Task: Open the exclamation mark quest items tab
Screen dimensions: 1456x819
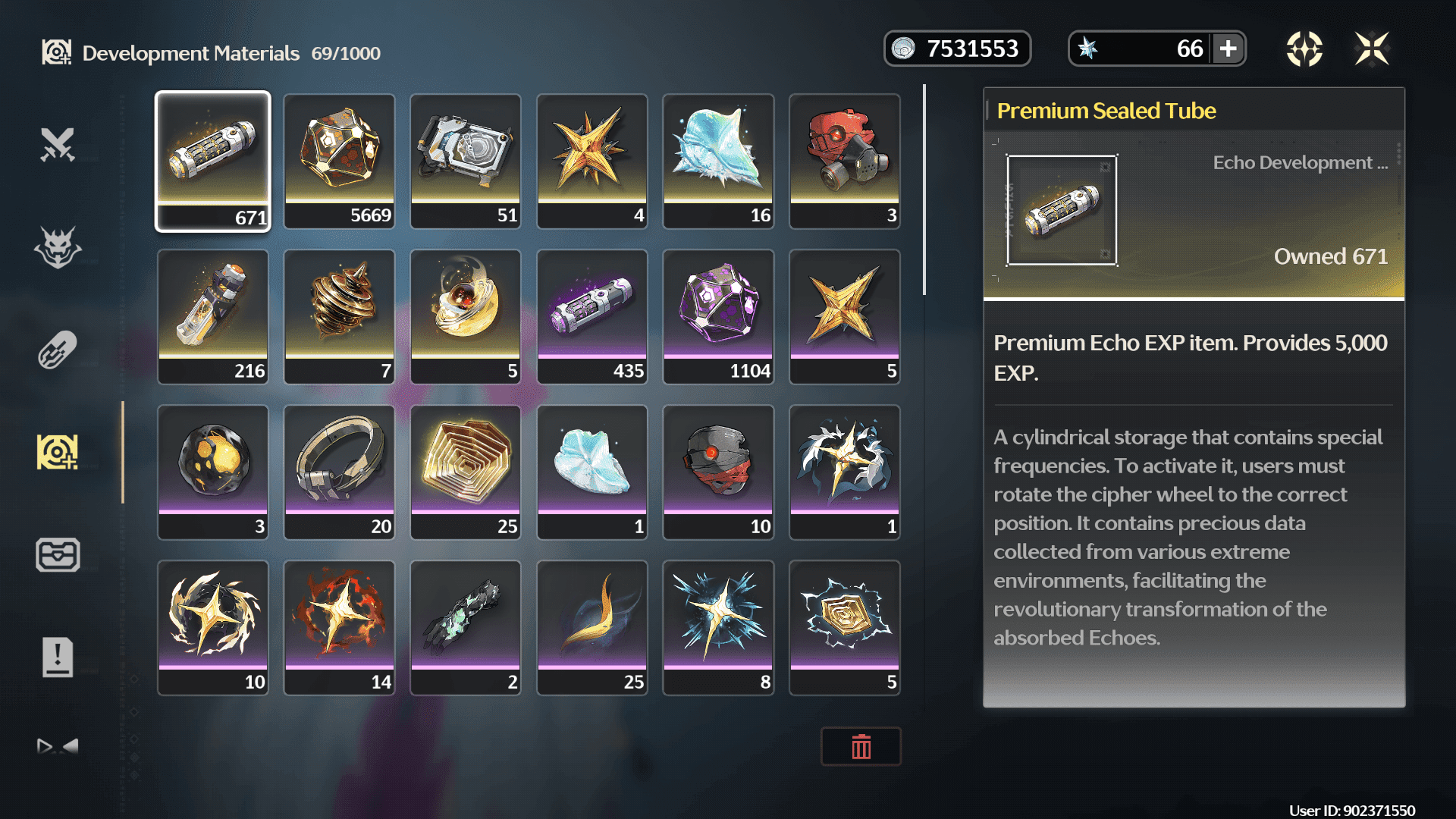Action: [58, 657]
